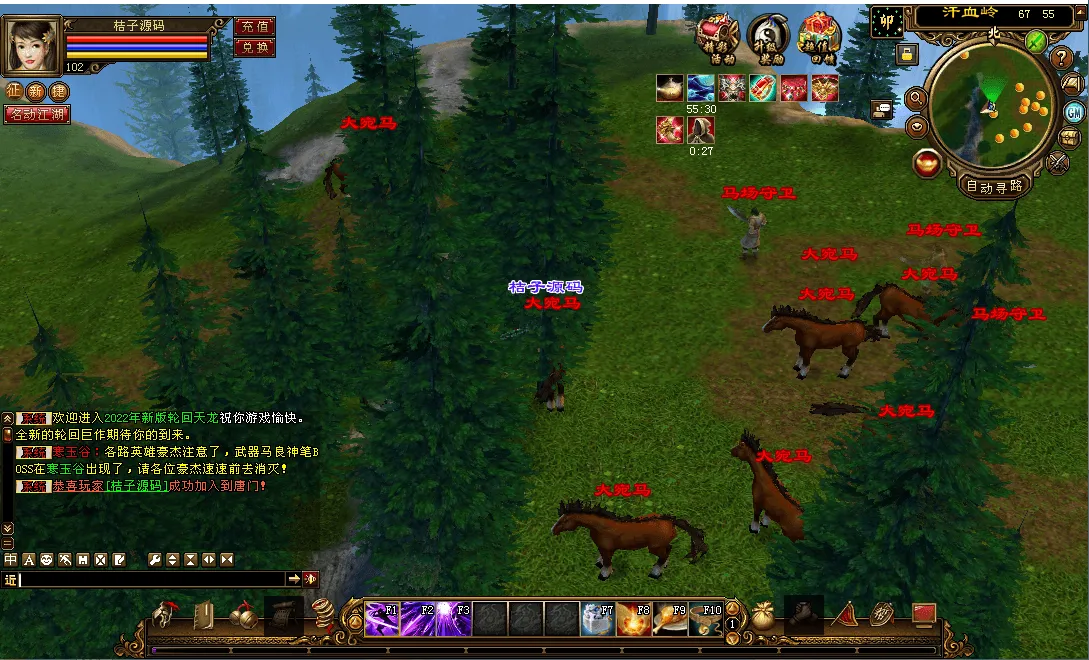Focus the chat input field
Viewport: 1089px width, 660px height.
tap(152, 579)
